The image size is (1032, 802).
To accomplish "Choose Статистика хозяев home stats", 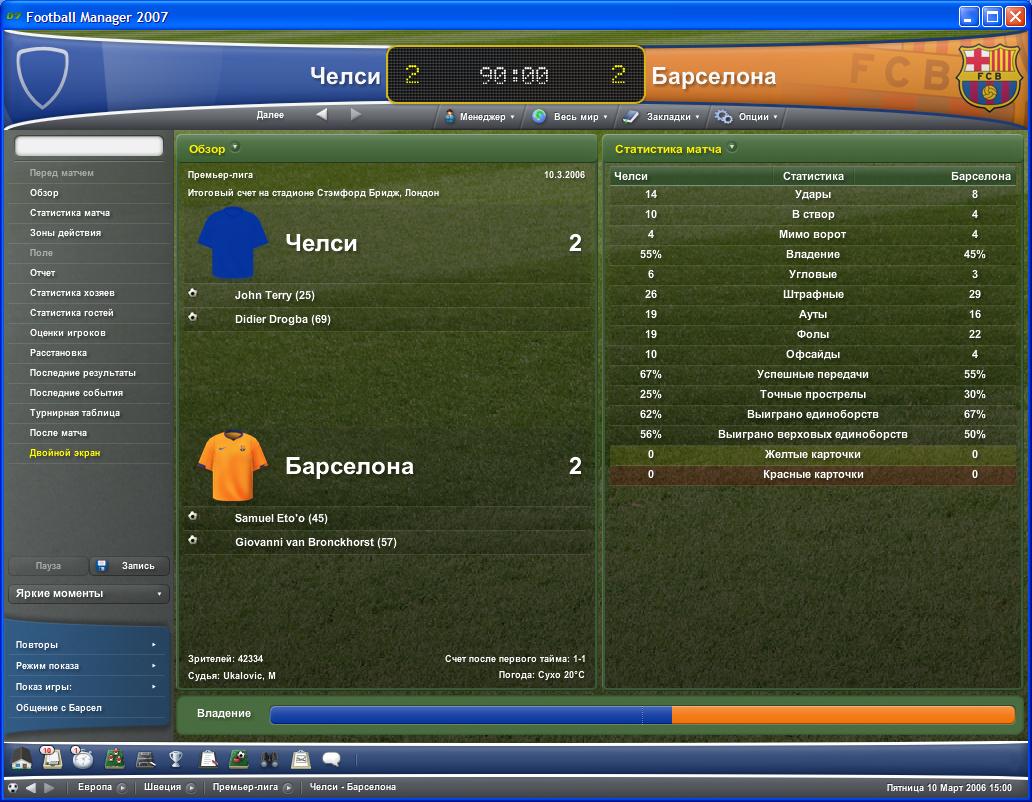I will point(72,293).
